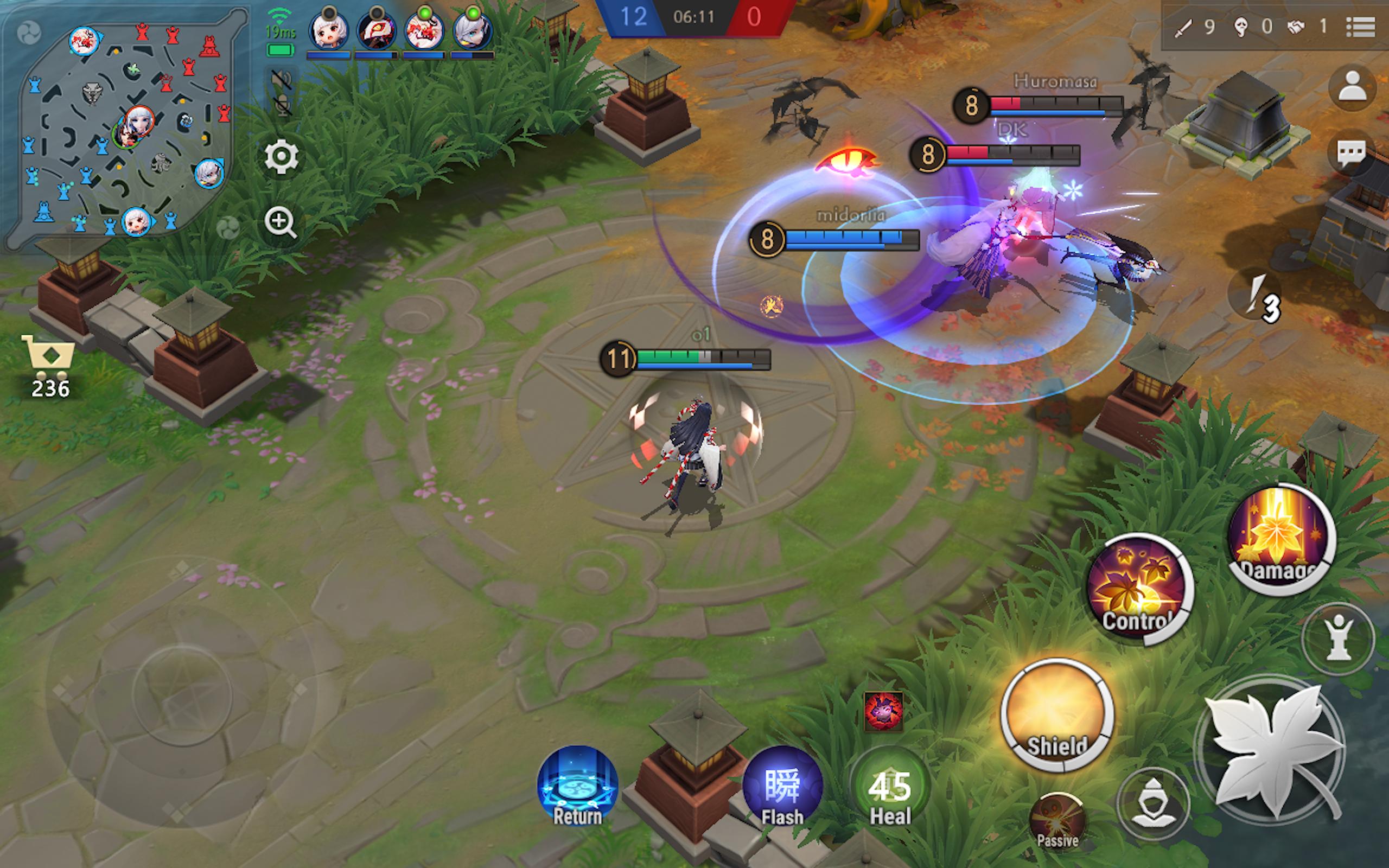Select the first teammate portrait in top bar

tap(328, 30)
